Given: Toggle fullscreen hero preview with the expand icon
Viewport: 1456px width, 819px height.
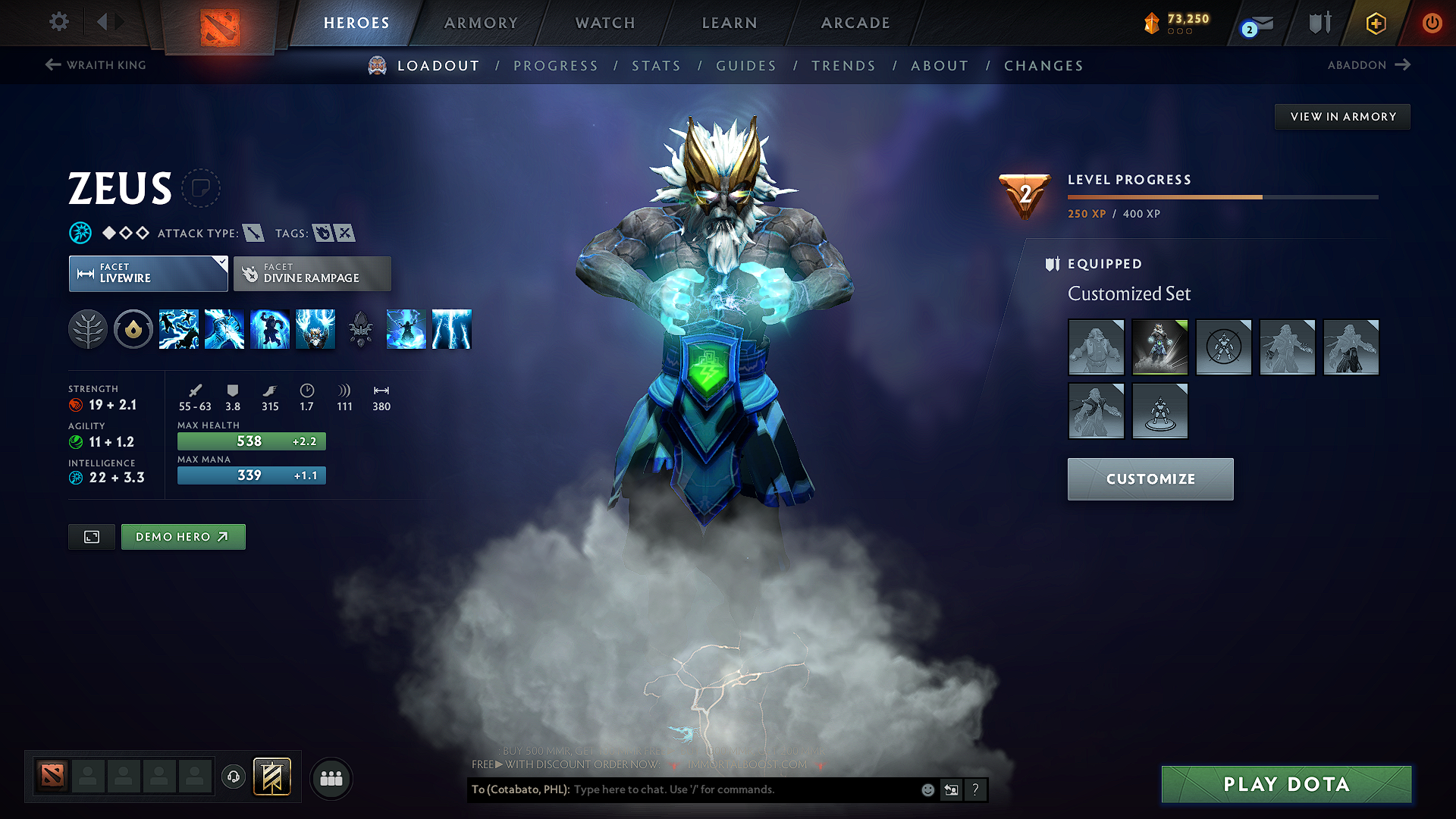Looking at the screenshot, I should [91, 536].
